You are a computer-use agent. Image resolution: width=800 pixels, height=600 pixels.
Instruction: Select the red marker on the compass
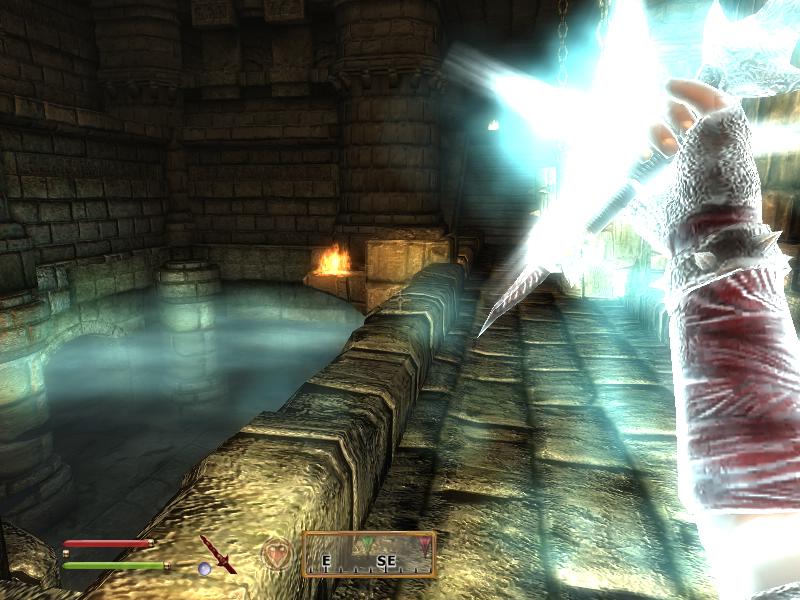pos(424,544)
